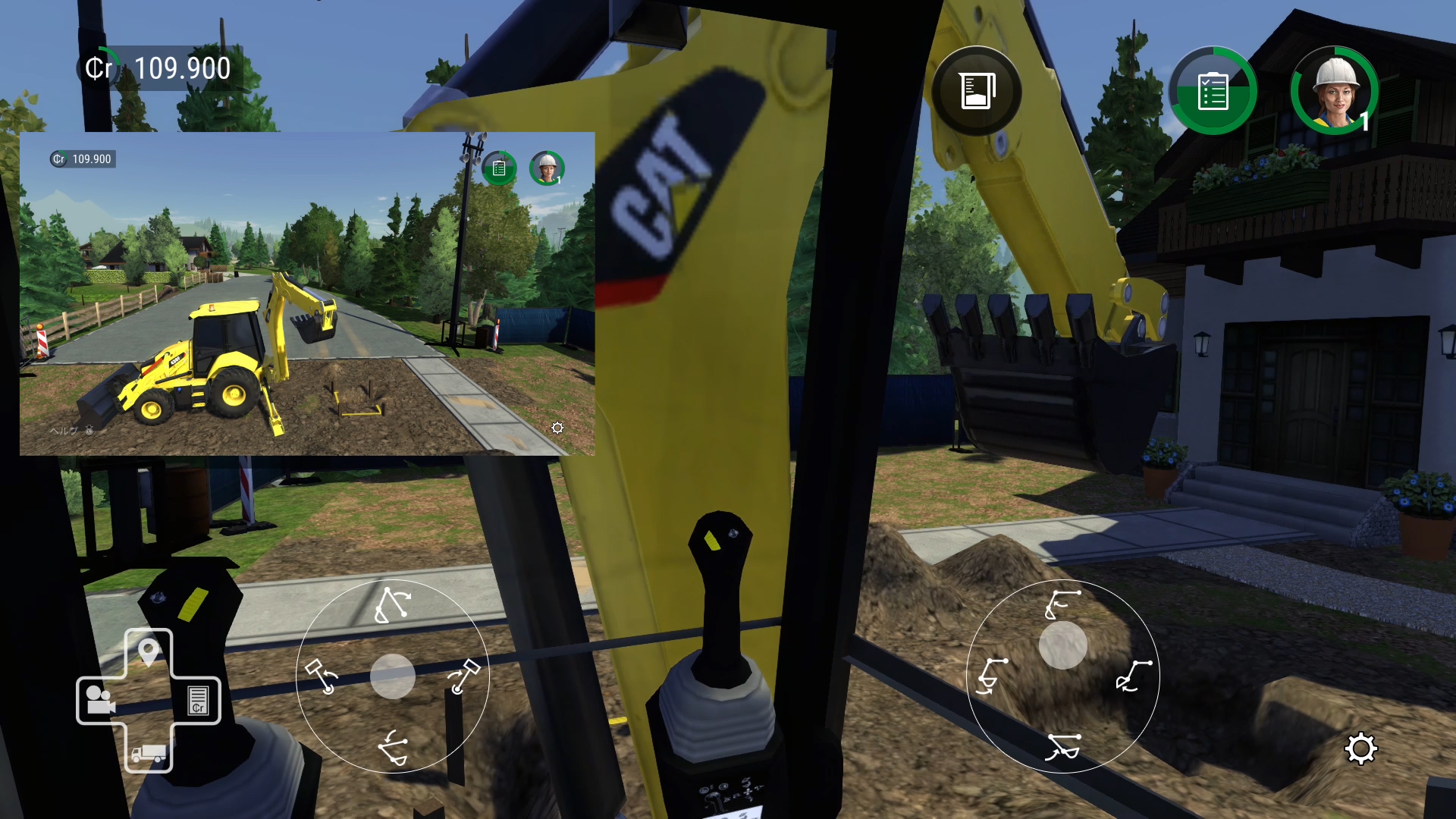Open the task list clipboard icon

(x=1213, y=92)
